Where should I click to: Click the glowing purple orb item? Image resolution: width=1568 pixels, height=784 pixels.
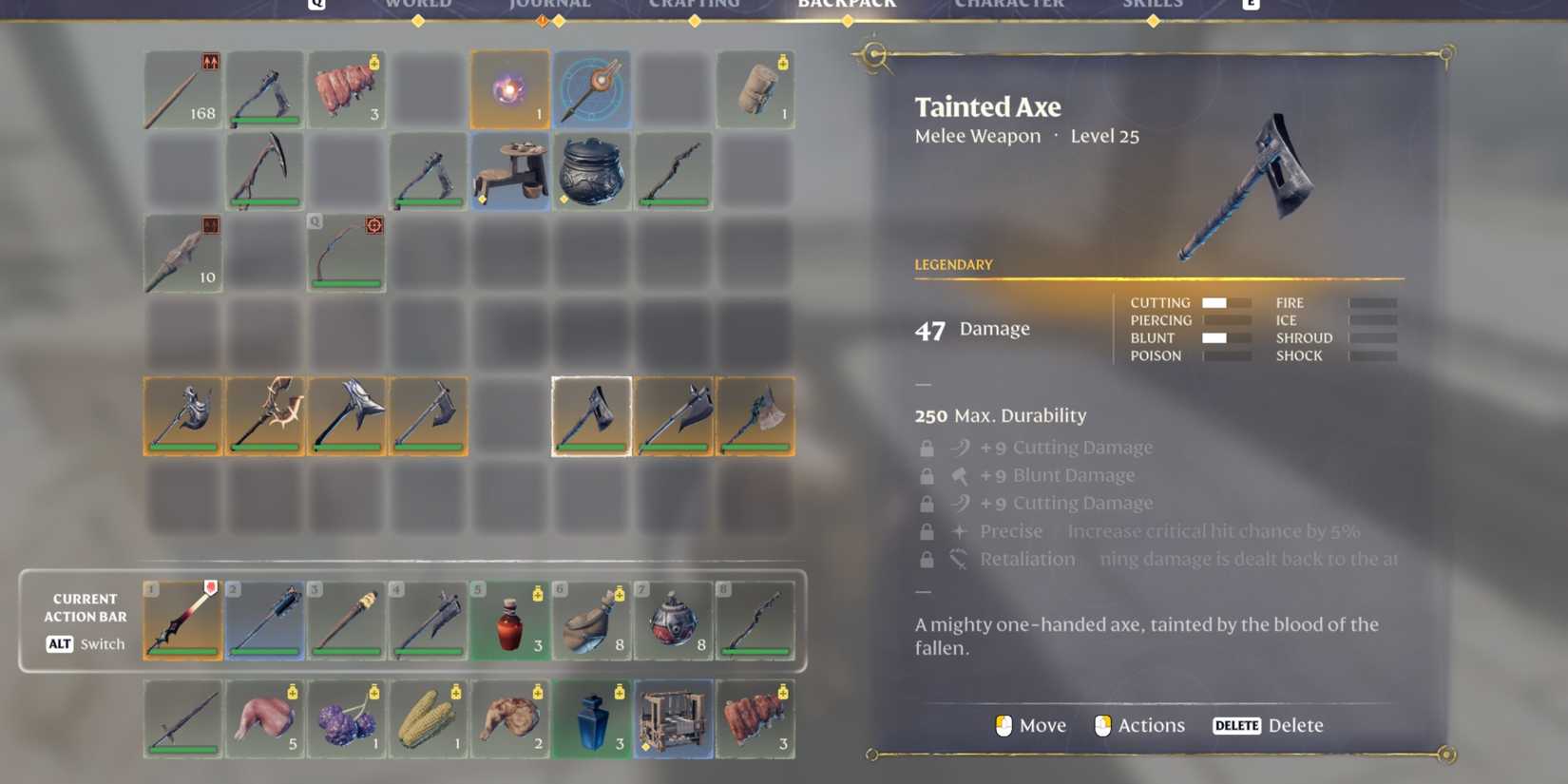(509, 89)
